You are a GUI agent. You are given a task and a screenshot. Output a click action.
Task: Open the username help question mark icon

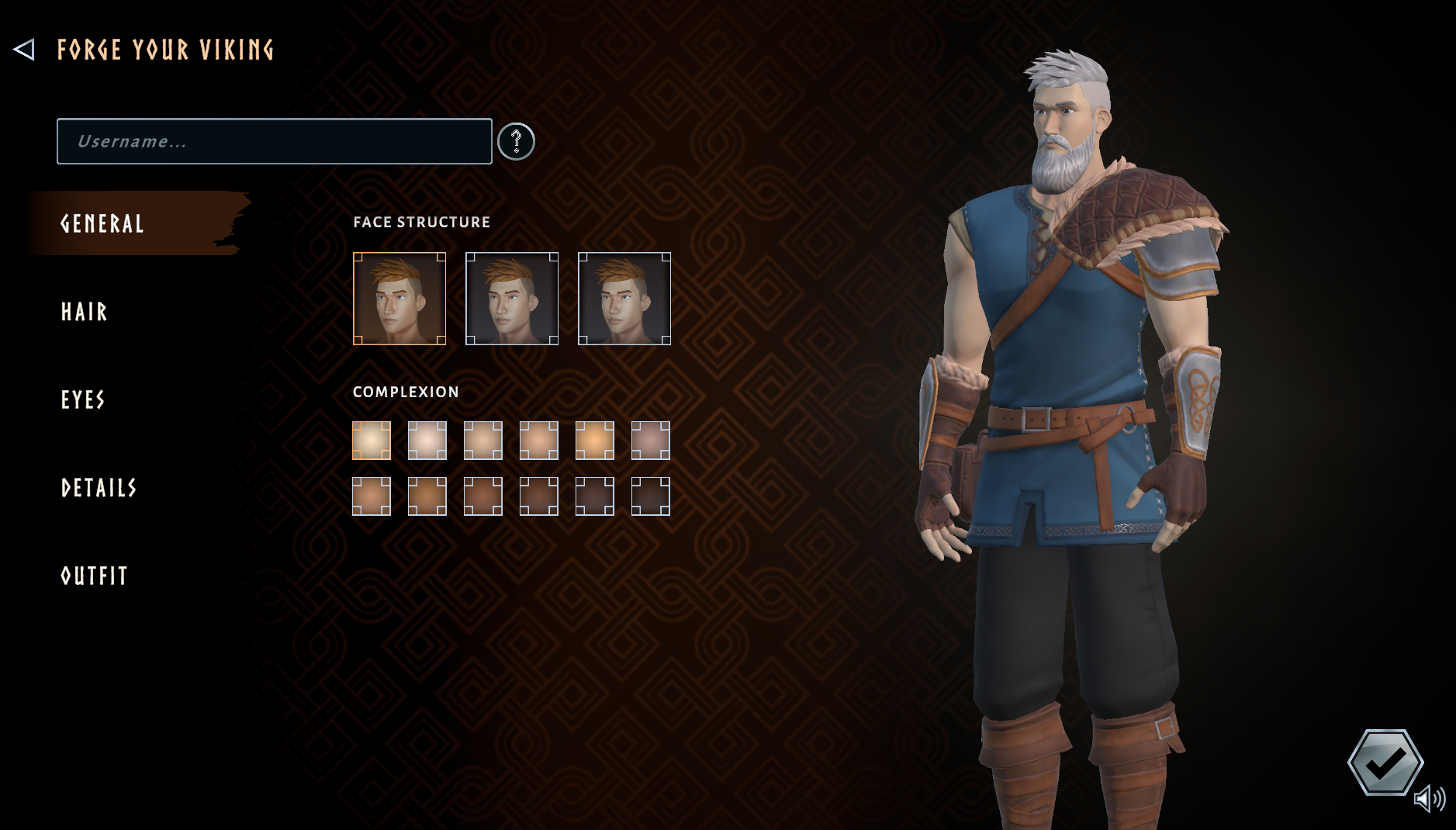pyautogui.click(x=516, y=141)
